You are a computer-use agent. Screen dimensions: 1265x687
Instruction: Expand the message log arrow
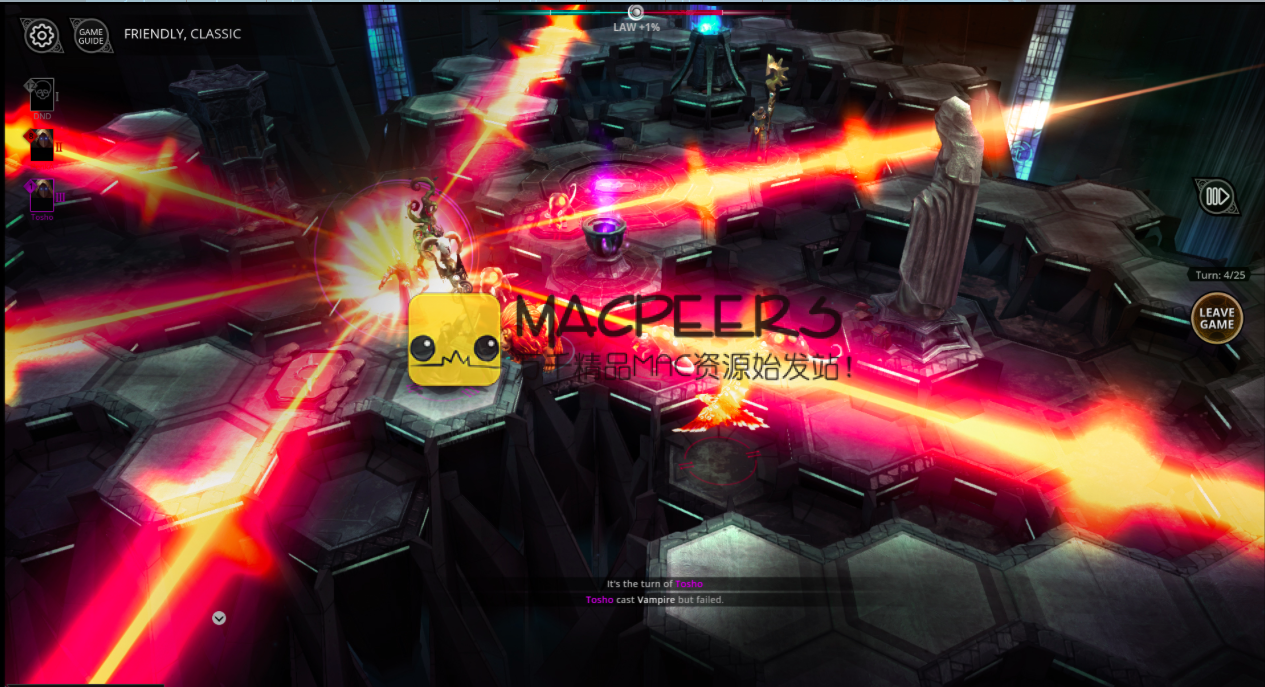pyautogui.click(x=219, y=618)
